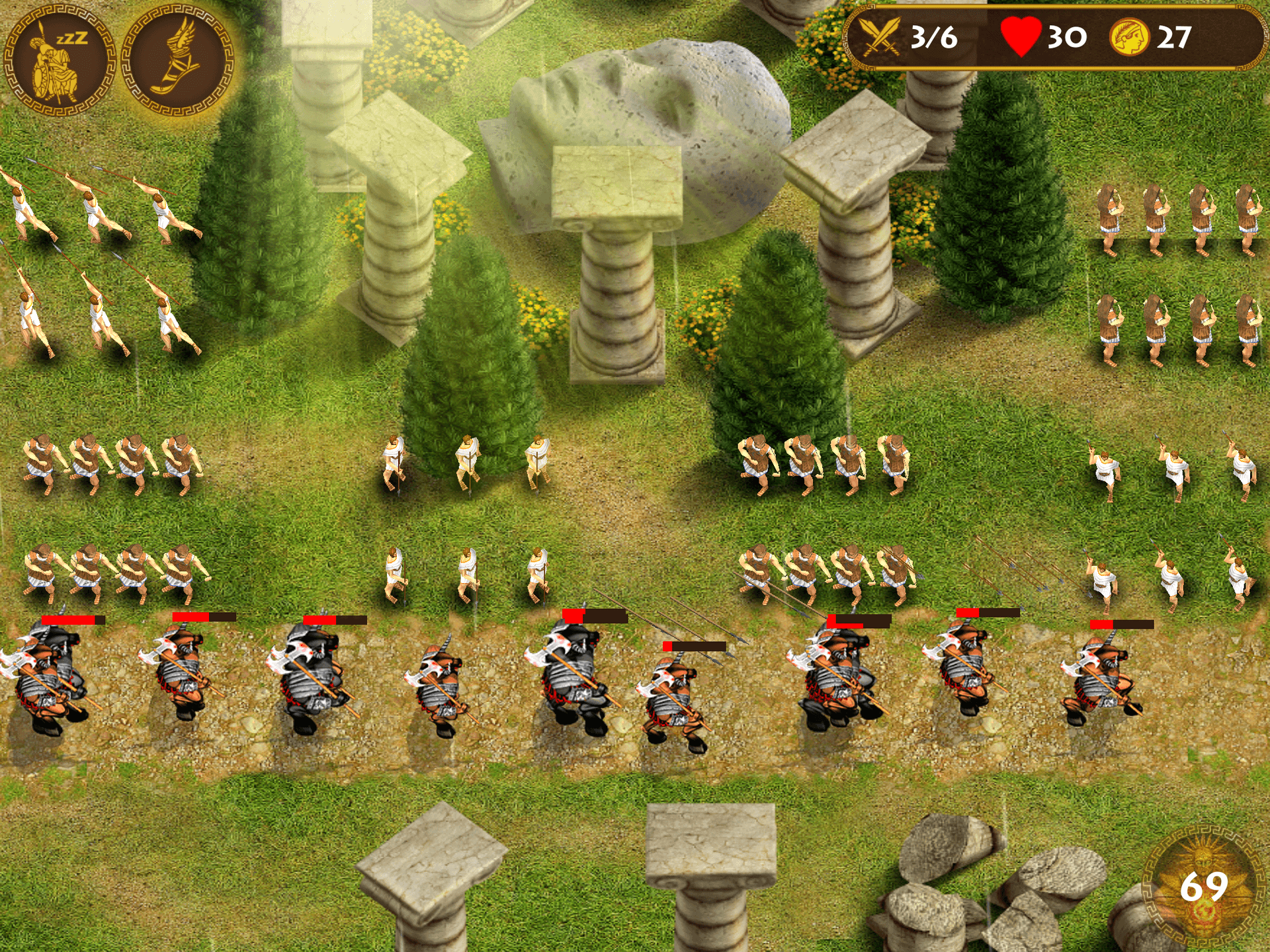Activate the sleeping warrior ability

(x=60, y=61)
